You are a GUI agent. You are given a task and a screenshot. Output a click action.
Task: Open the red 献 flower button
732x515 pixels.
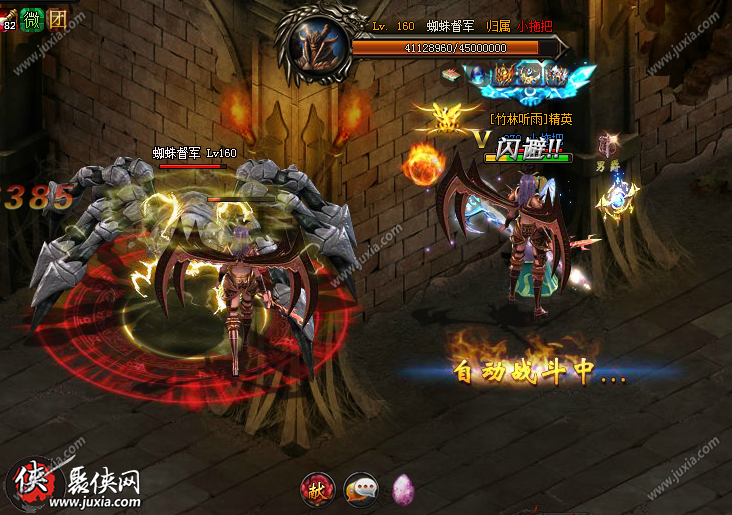318,487
